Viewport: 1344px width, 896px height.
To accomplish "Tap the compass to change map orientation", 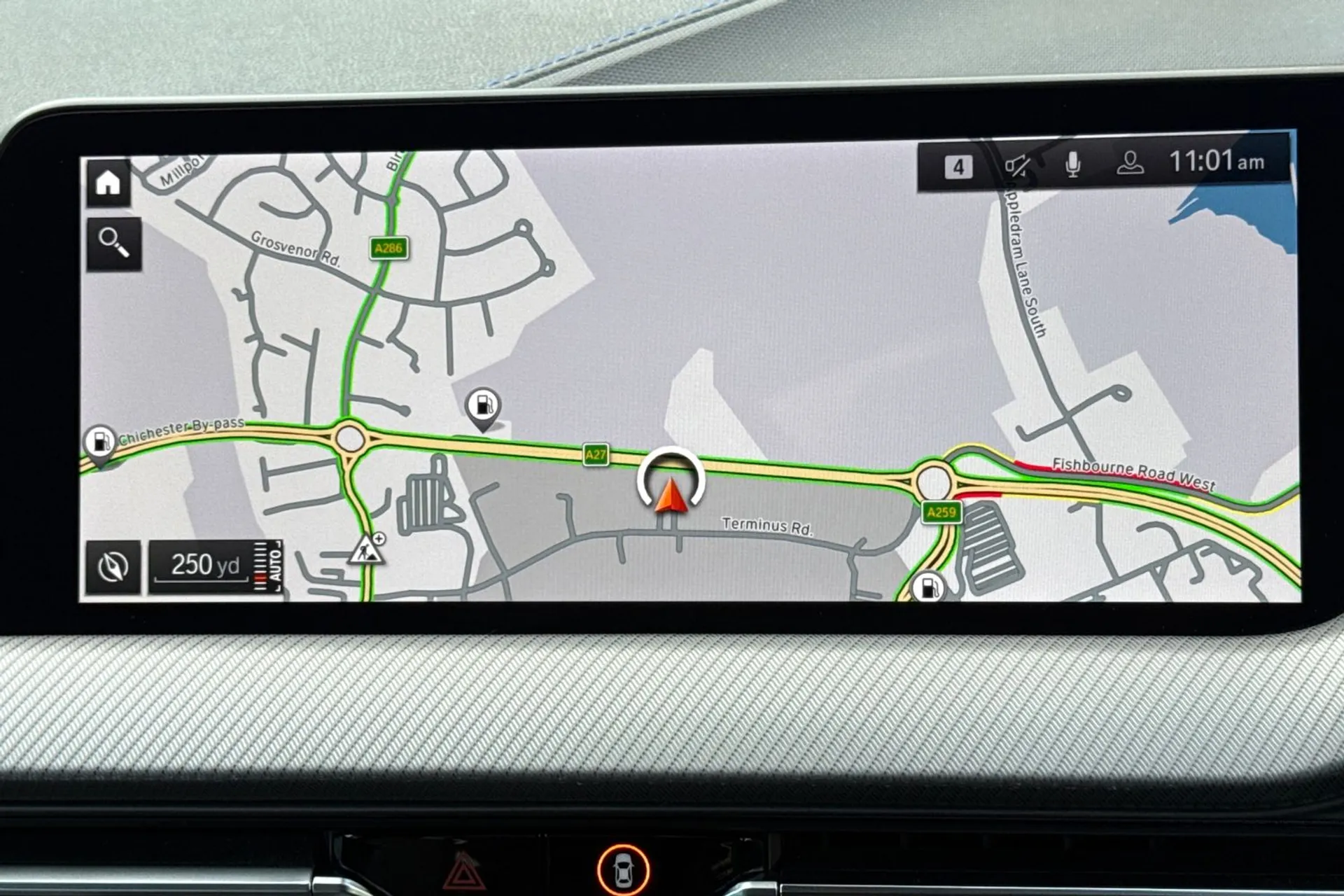I will point(112,565).
